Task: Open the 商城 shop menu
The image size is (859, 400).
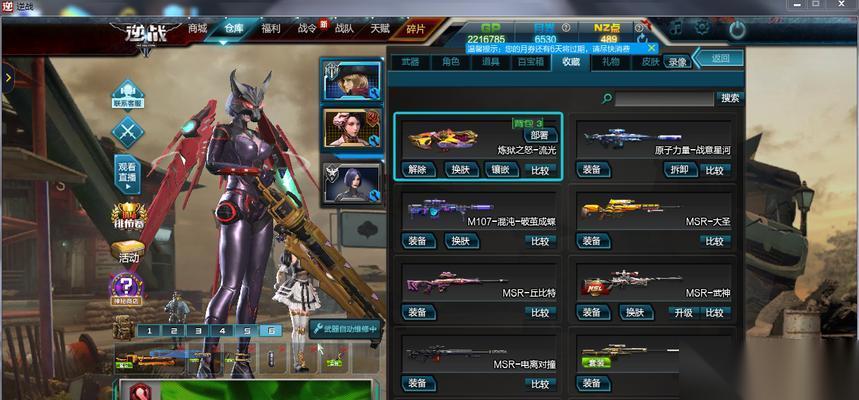Action: pos(197,28)
